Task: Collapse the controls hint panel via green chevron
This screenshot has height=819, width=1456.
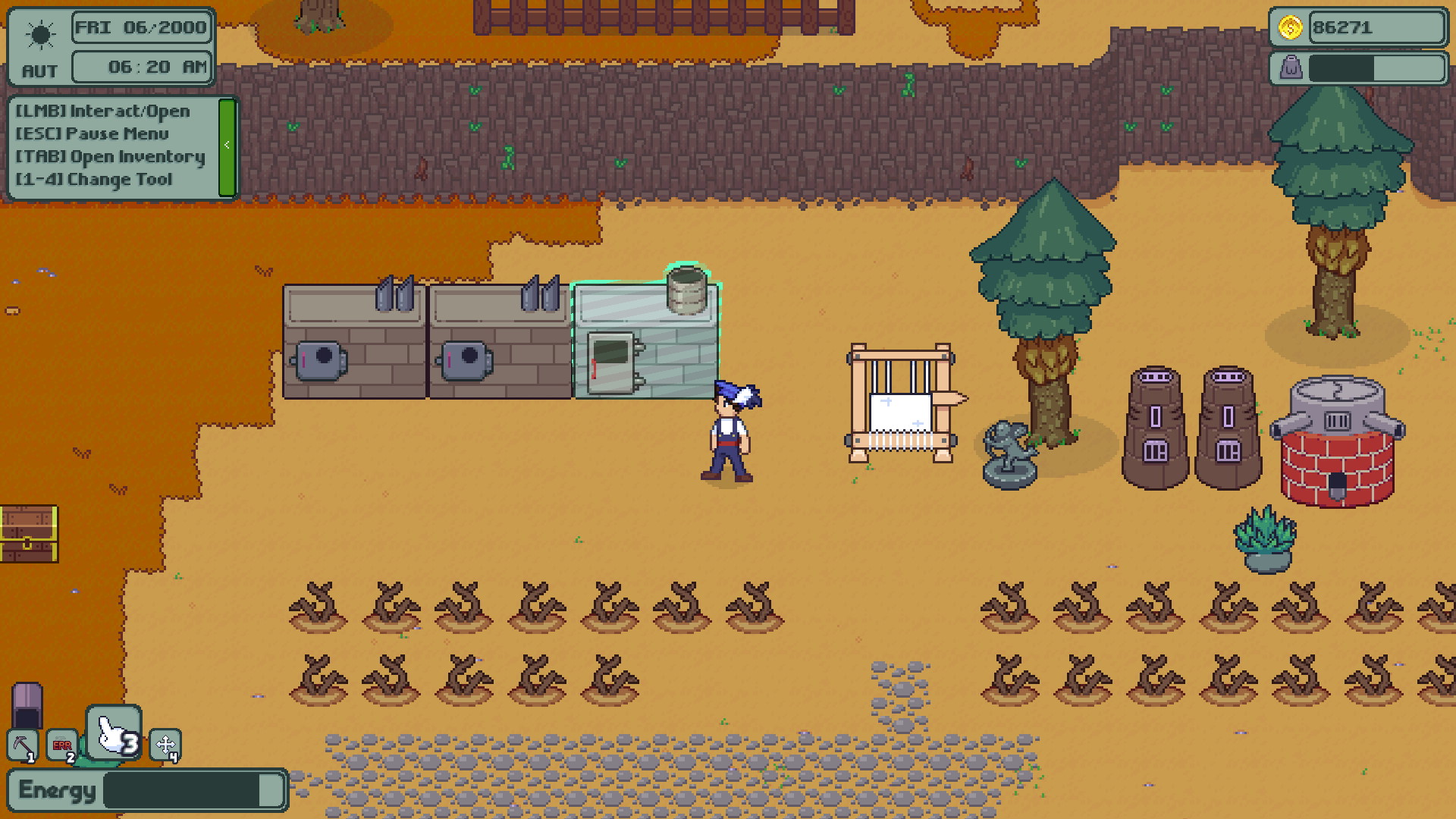Action: 227,145
